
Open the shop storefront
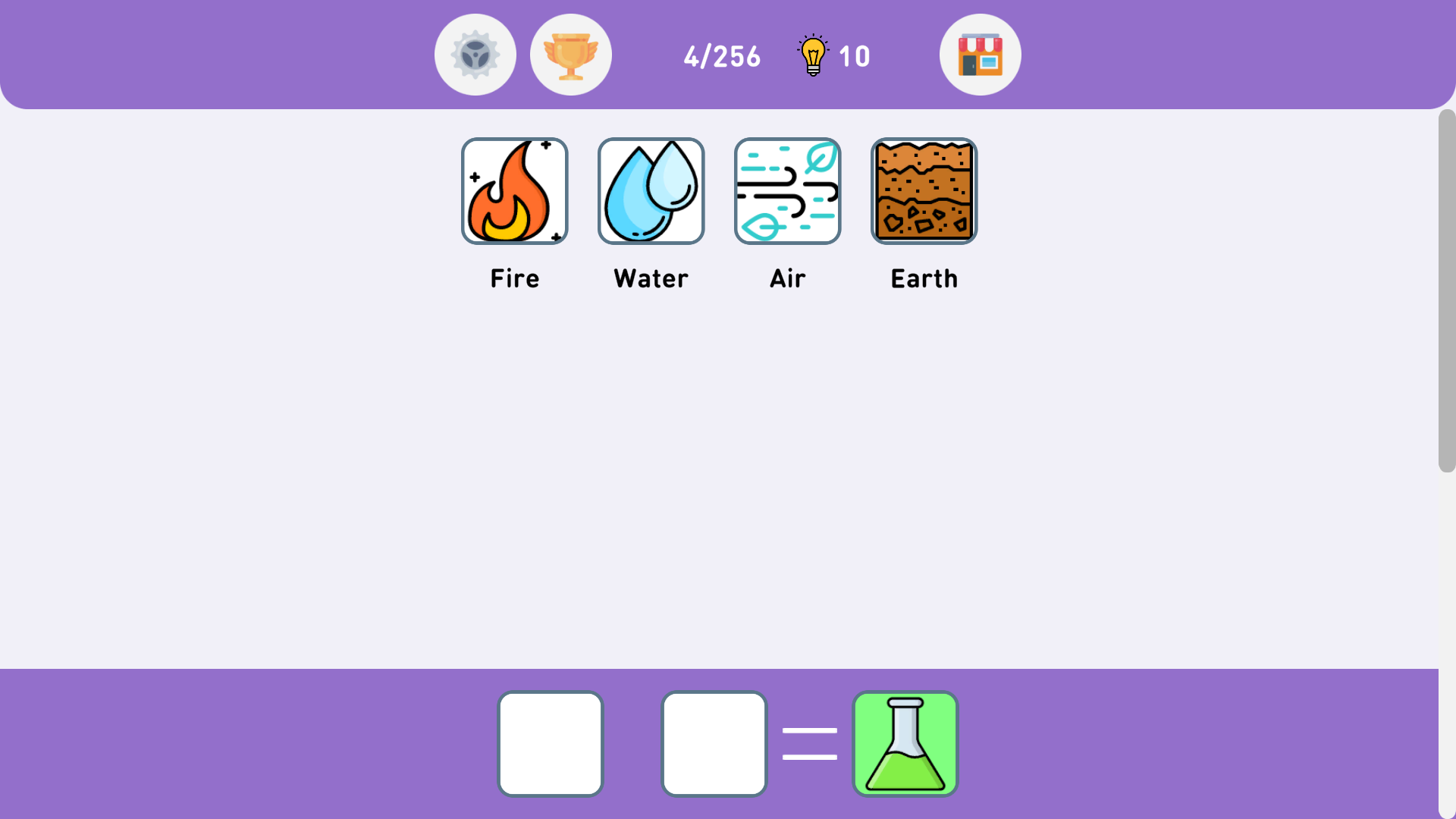coord(980,54)
